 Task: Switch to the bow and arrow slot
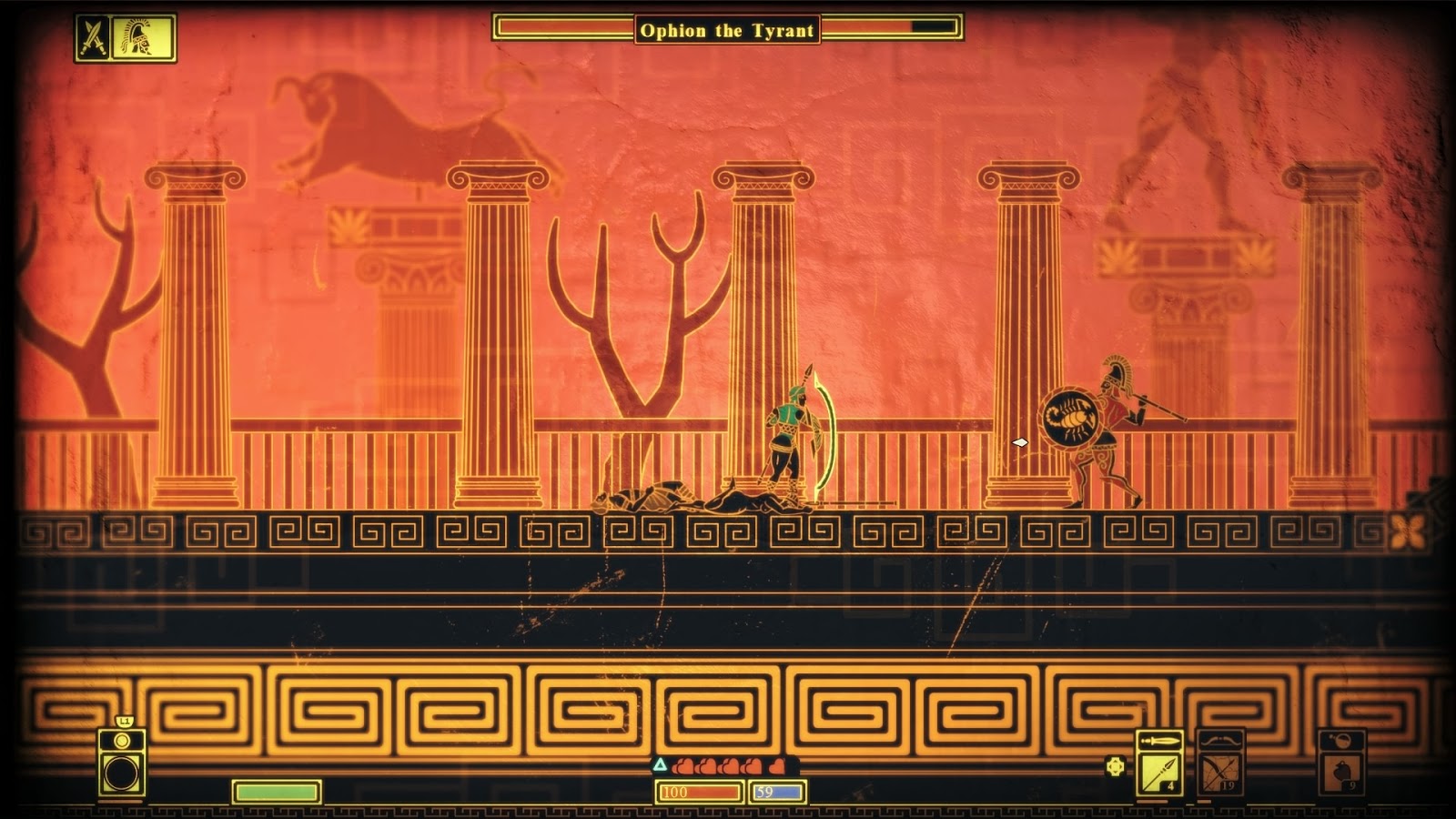[x=1219, y=772]
